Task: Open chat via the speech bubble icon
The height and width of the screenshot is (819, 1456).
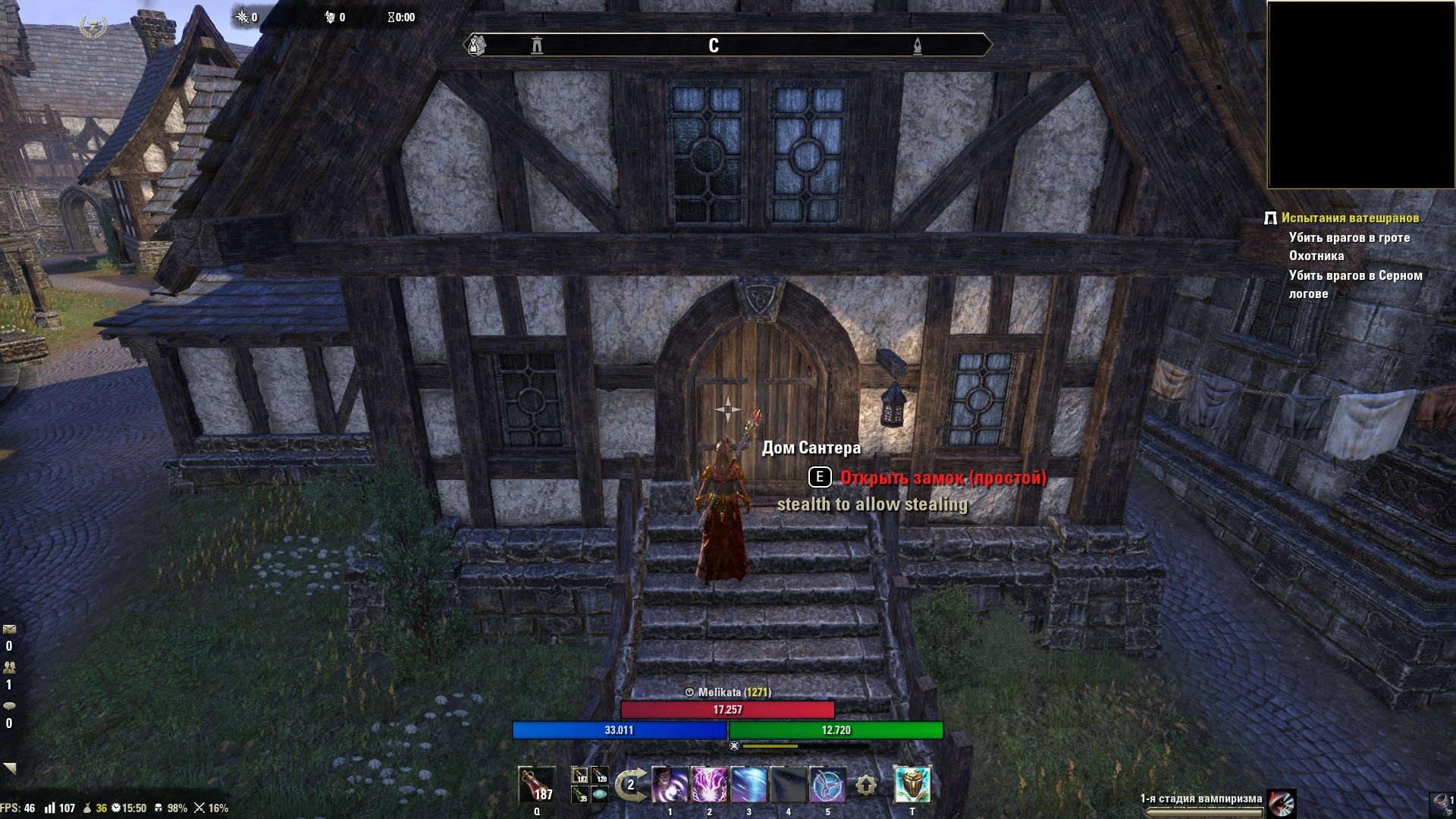Action: 9,706
